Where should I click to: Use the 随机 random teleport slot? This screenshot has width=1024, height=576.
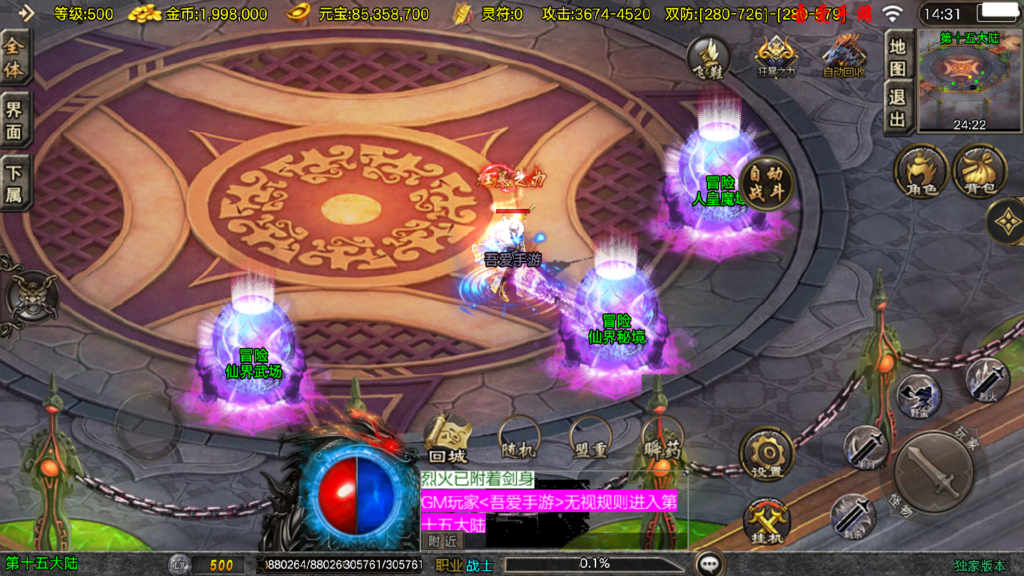520,438
